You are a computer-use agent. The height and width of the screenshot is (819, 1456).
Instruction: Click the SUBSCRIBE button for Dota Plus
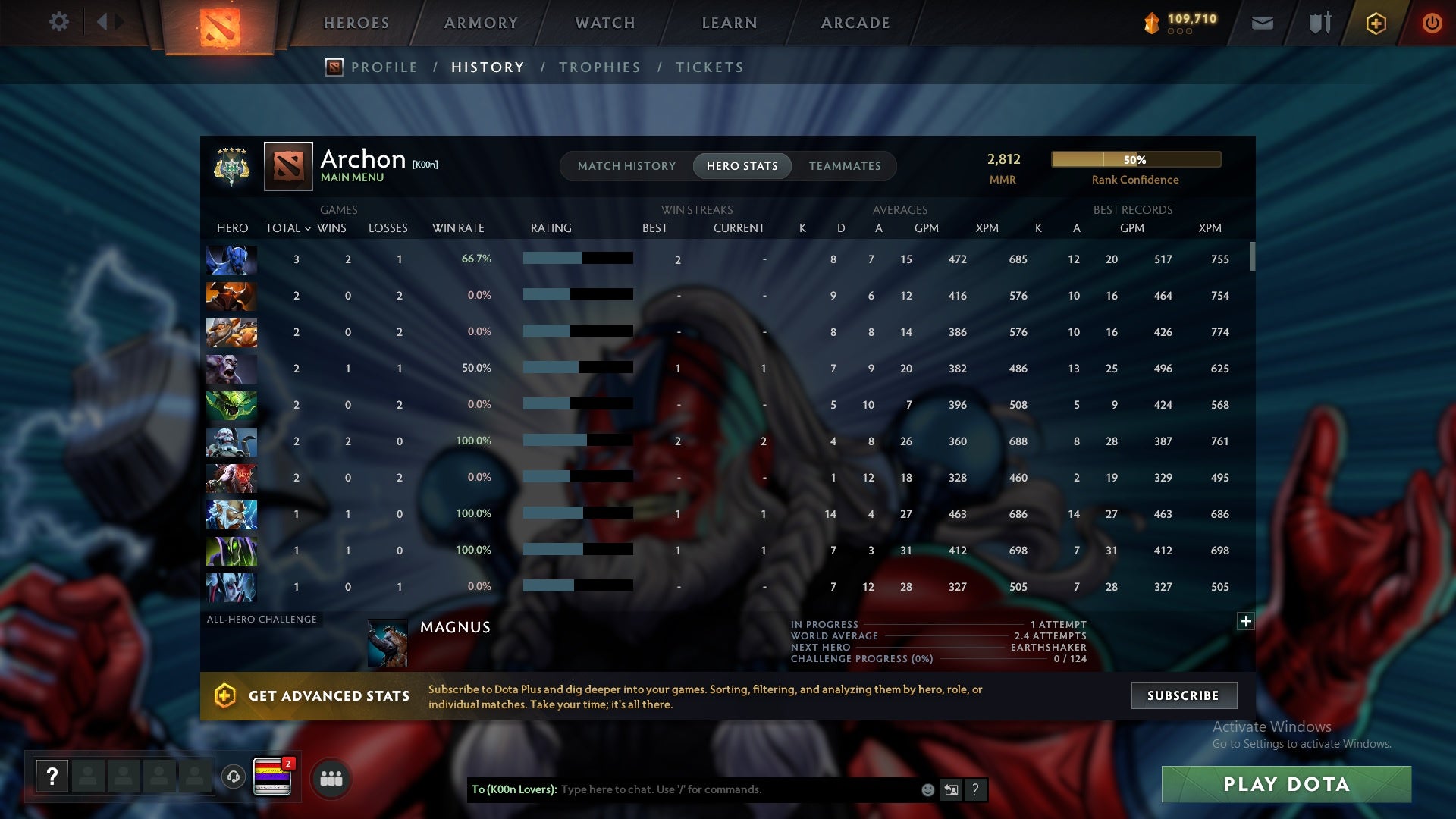click(x=1183, y=695)
